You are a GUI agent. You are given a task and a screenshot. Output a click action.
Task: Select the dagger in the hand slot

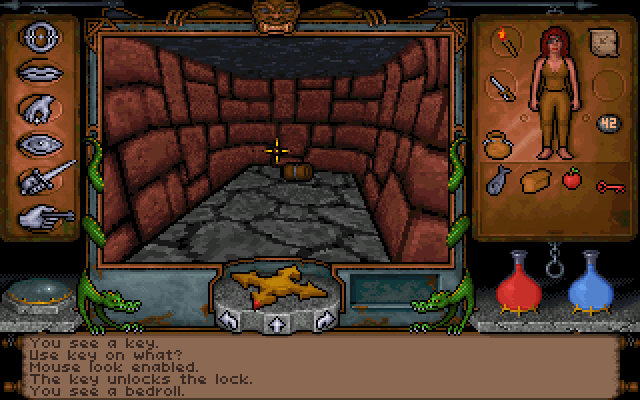(x=500, y=86)
